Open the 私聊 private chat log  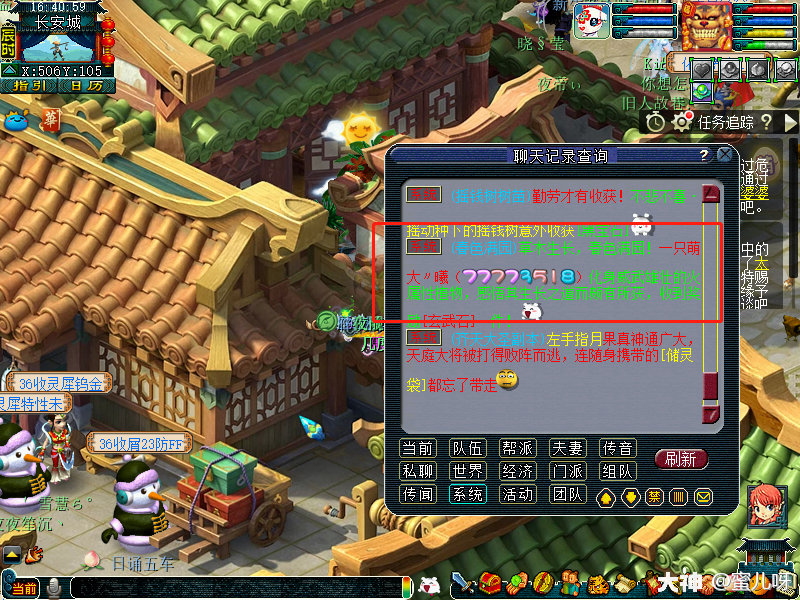417,471
